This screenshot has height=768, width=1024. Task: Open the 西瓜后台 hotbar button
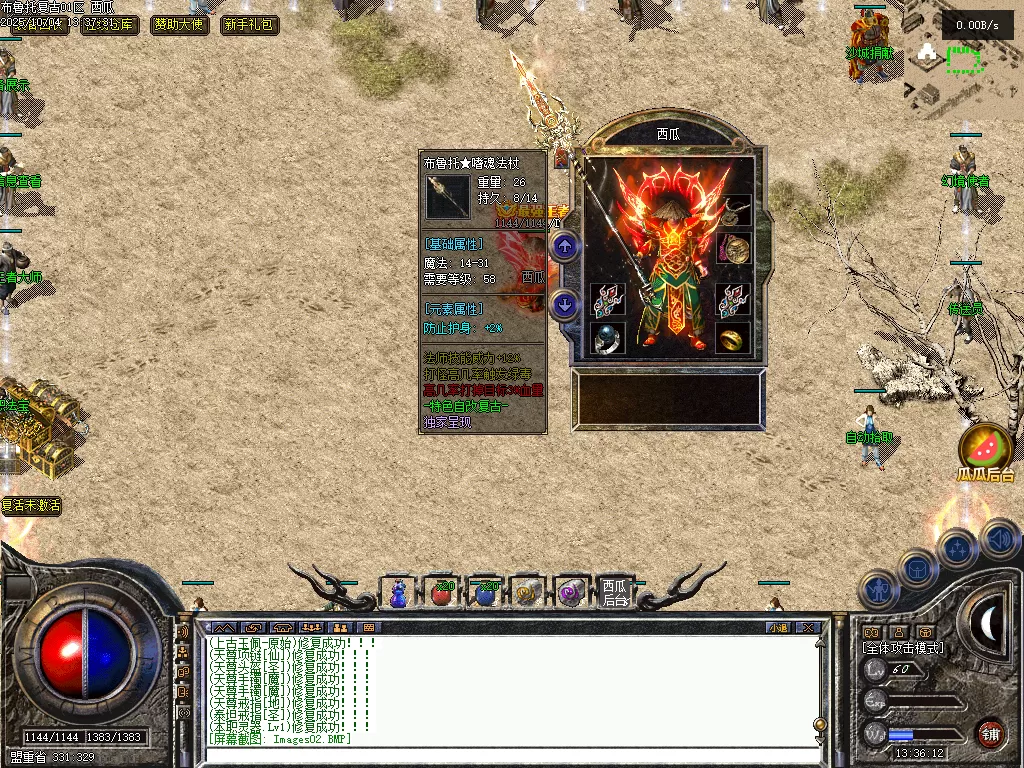(615, 593)
